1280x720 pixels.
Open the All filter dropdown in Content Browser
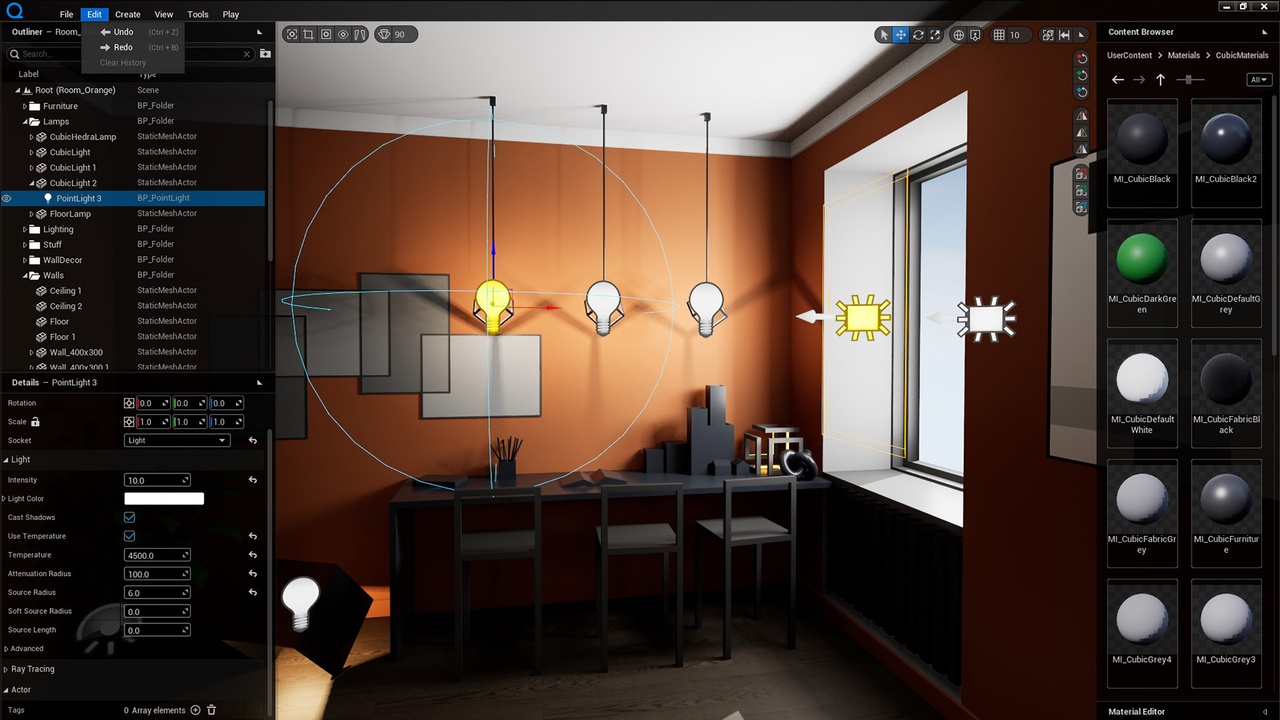[x=1258, y=80]
